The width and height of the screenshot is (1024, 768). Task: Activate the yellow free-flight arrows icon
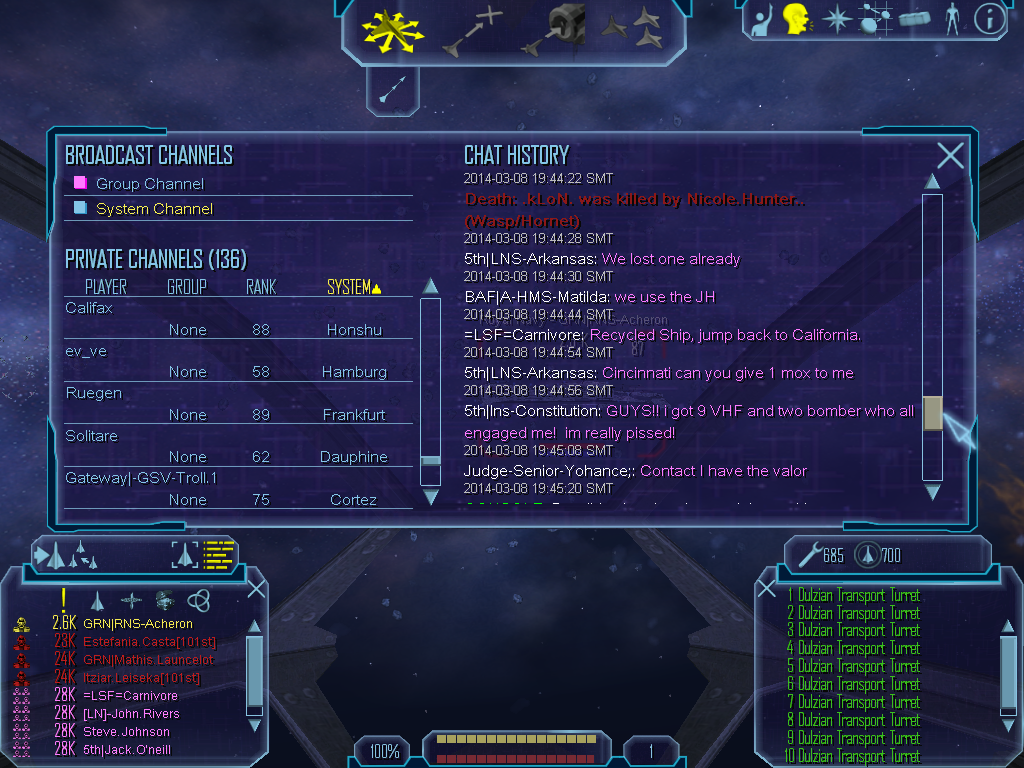[393, 29]
